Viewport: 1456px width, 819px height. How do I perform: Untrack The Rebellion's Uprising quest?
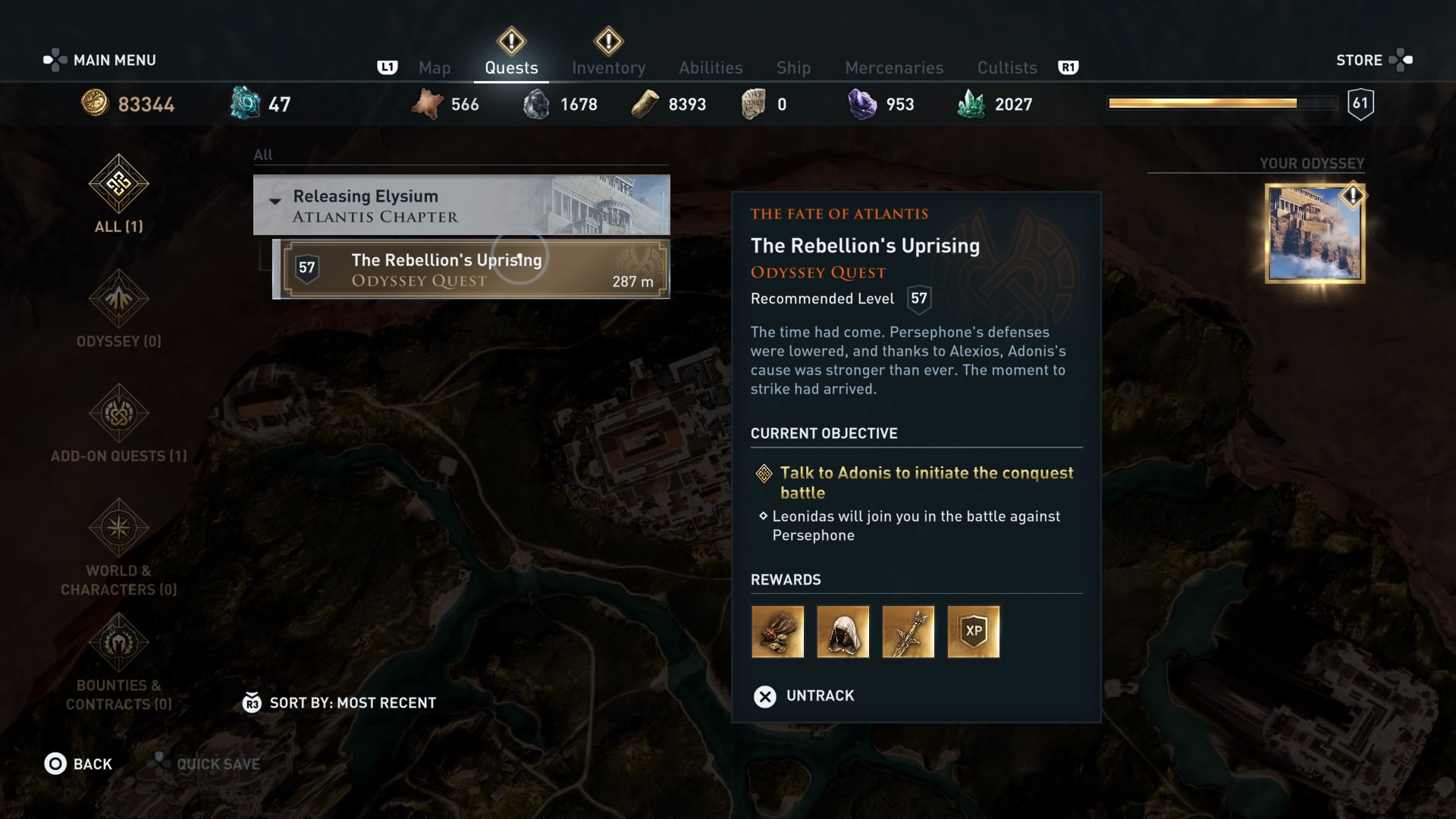[805, 695]
